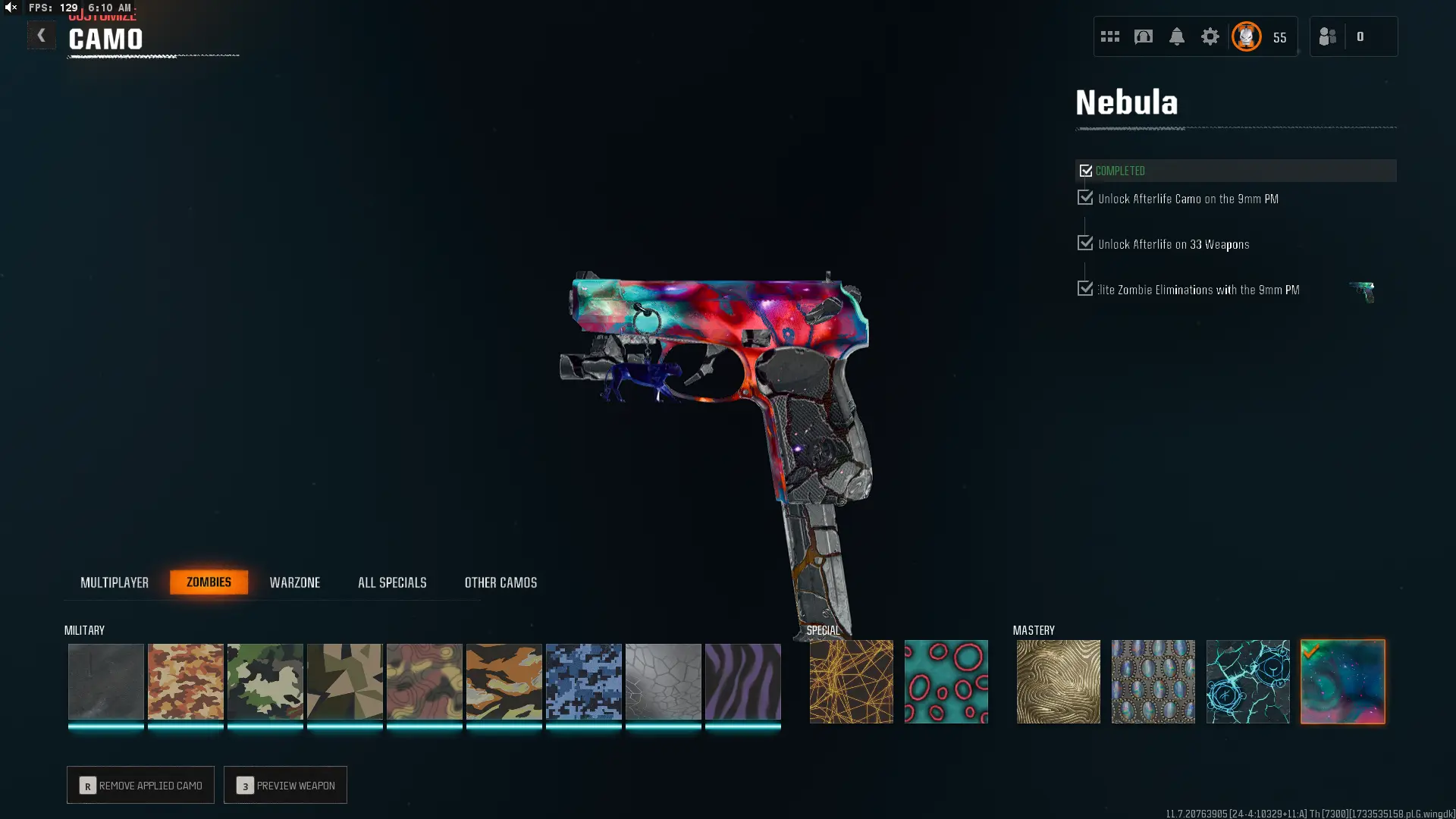Pick the opal gems mastery camo
This screenshot has width=1456, height=819.
click(x=1153, y=681)
